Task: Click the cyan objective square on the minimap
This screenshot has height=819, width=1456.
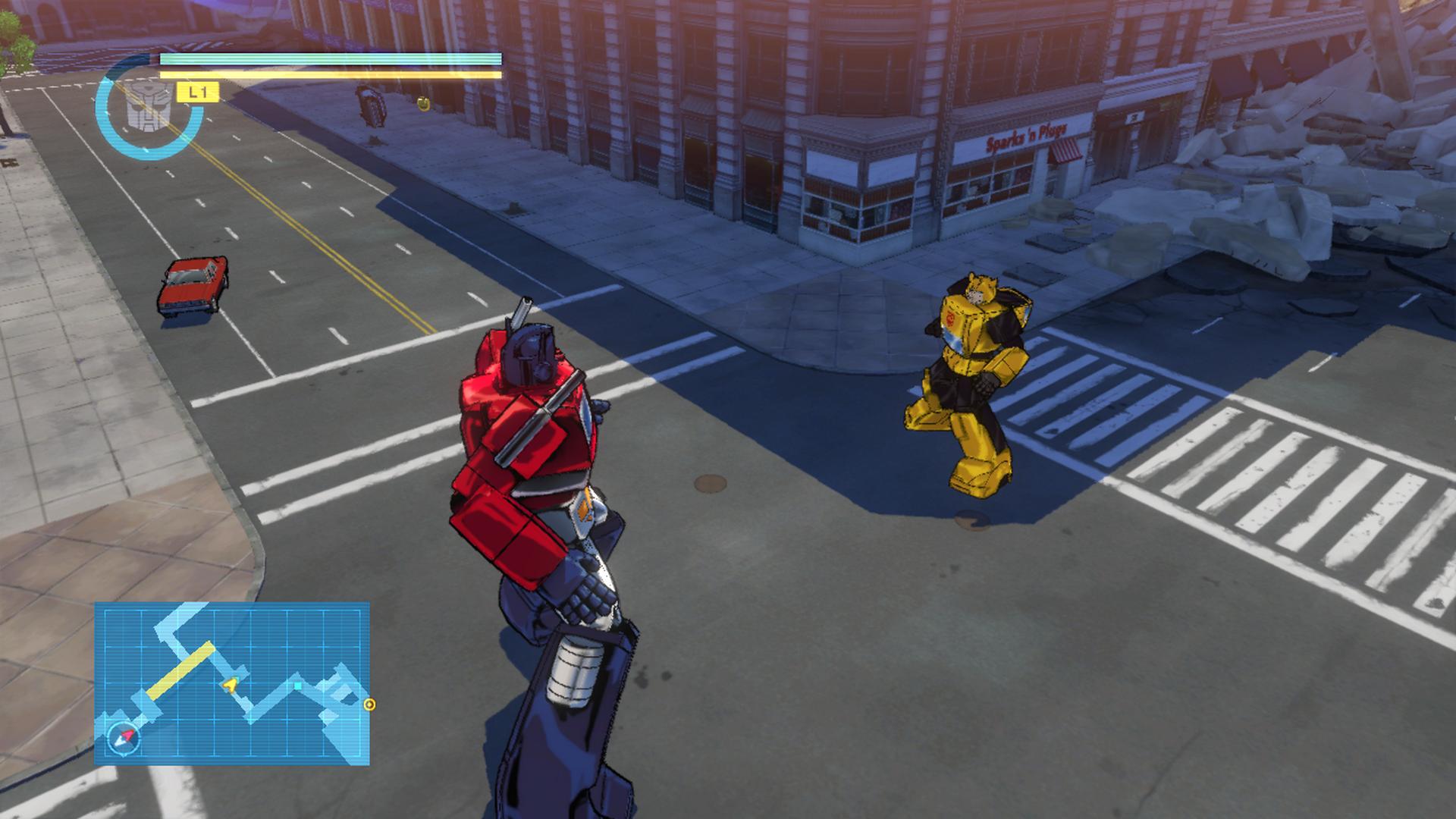Action: point(297,686)
